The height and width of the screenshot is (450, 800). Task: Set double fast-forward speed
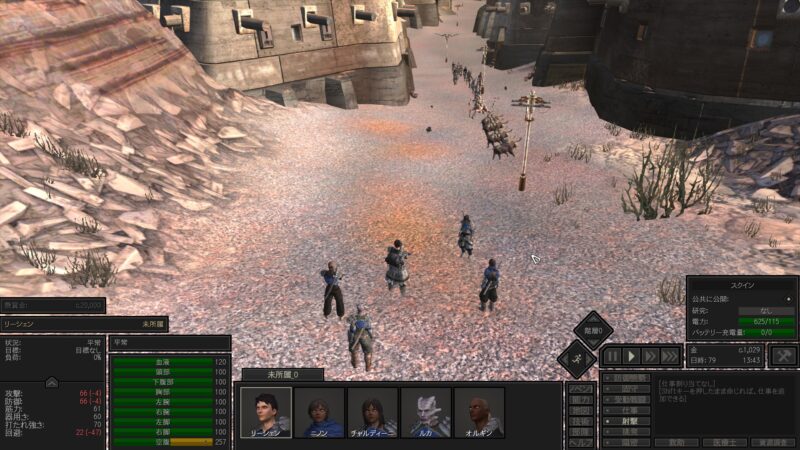651,356
